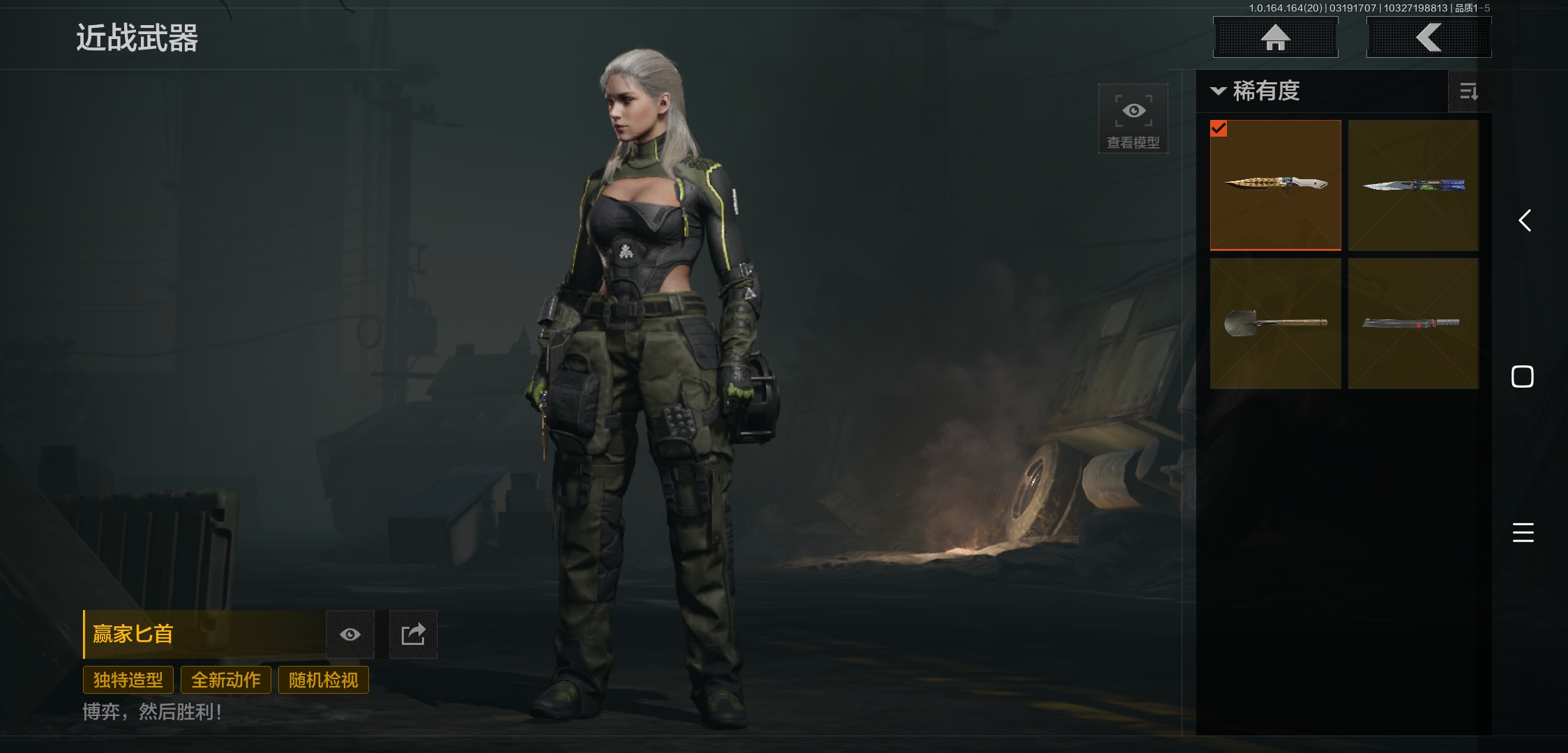Tap the Android home square button
This screenshot has height=753, width=1568.
pyautogui.click(x=1523, y=376)
